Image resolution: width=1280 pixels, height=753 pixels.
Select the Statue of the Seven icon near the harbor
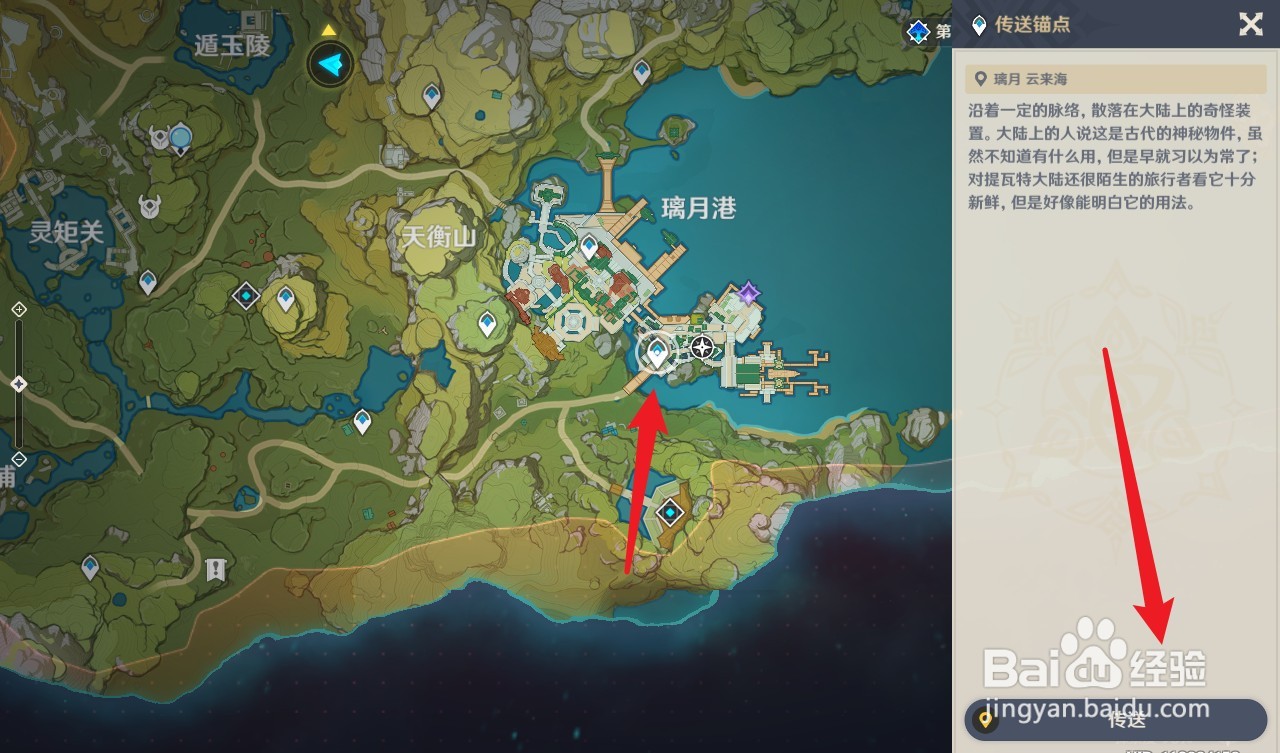pyautogui.click(x=702, y=347)
